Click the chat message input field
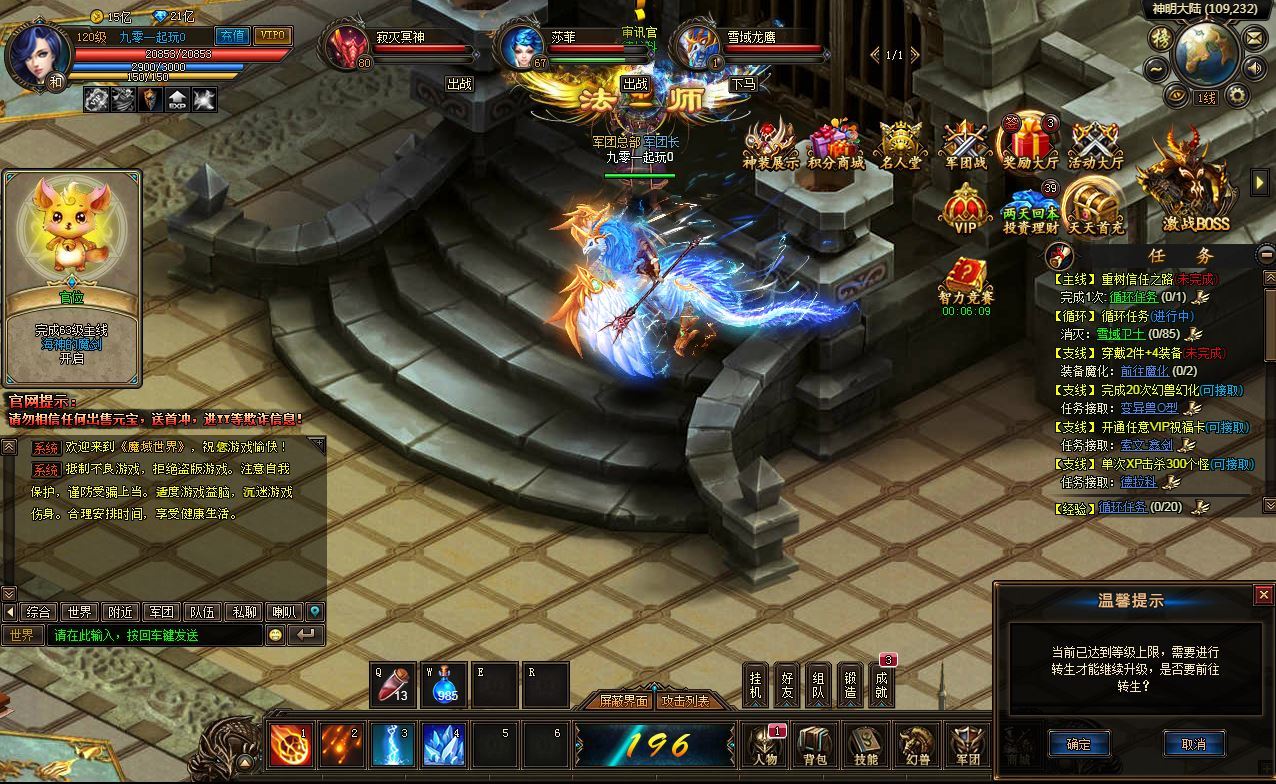 [x=155, y=635]
